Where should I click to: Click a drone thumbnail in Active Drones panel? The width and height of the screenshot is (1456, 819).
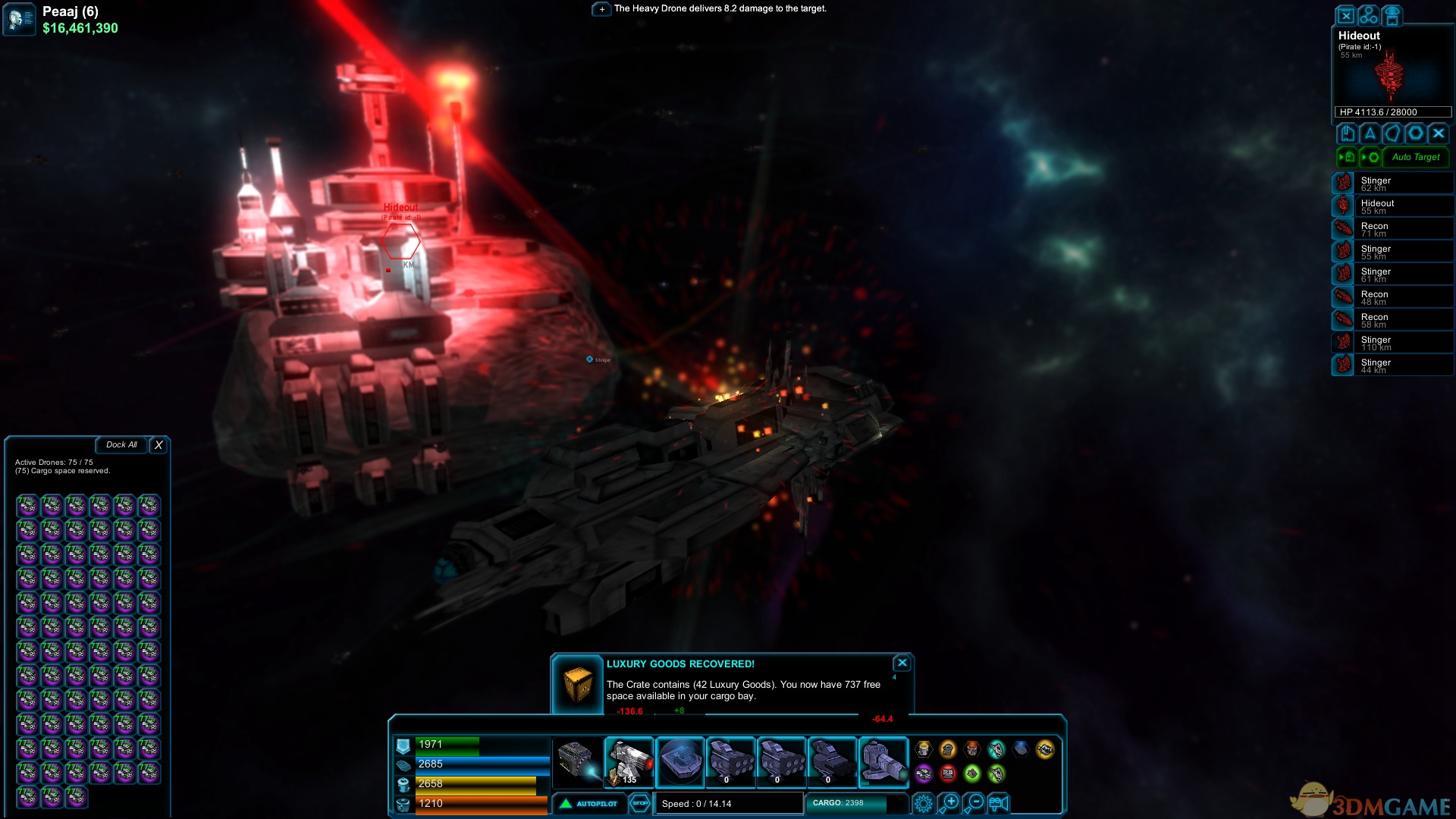pos(27,506)
